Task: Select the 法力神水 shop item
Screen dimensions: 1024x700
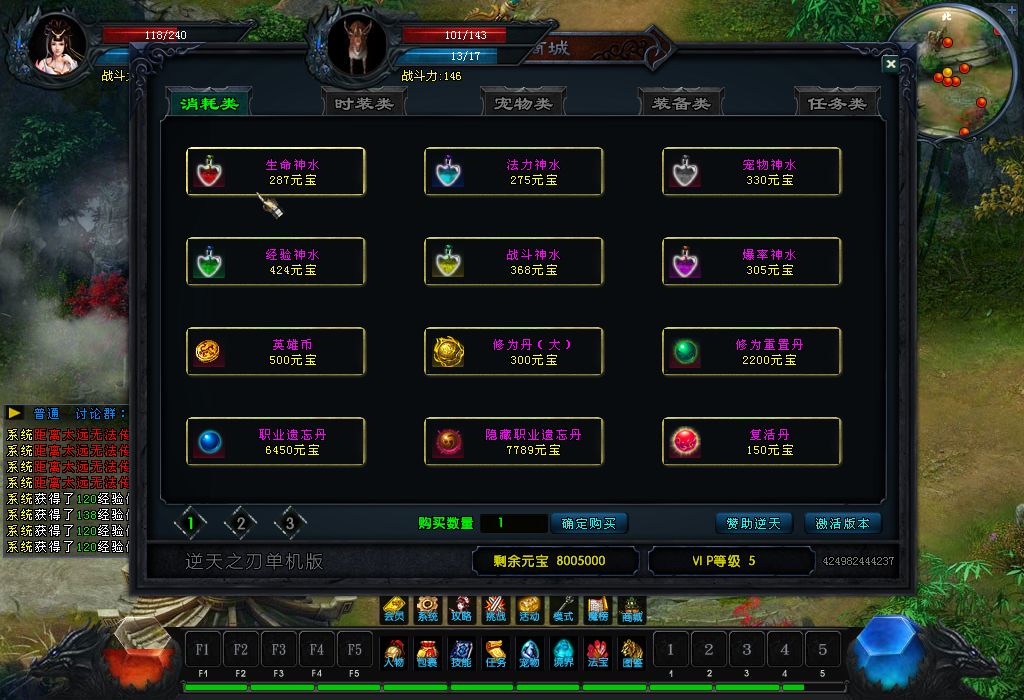Action: 514,172
